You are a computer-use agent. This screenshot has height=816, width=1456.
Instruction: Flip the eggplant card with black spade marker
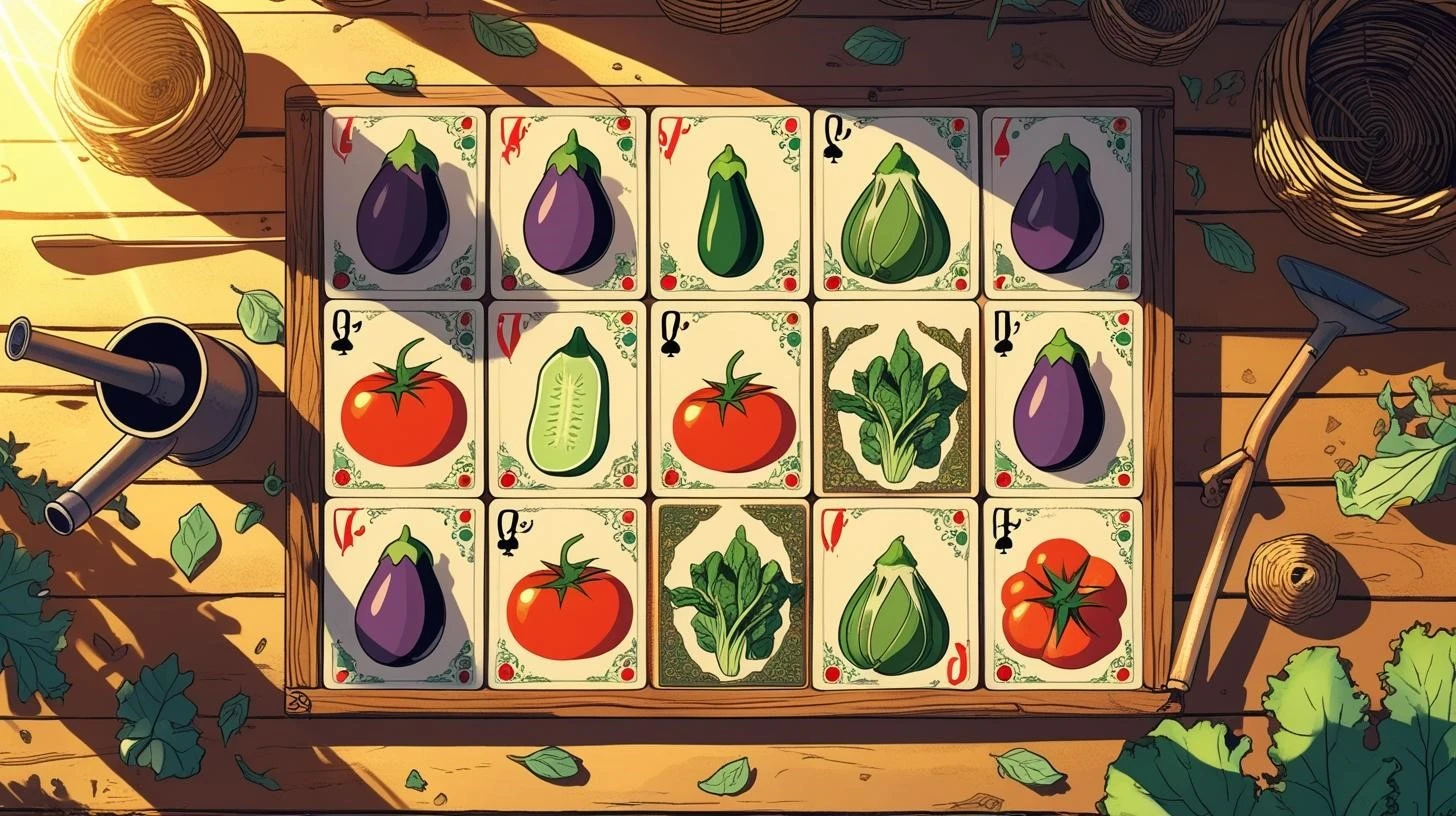pyautogui.click(x=1062, y=399)
